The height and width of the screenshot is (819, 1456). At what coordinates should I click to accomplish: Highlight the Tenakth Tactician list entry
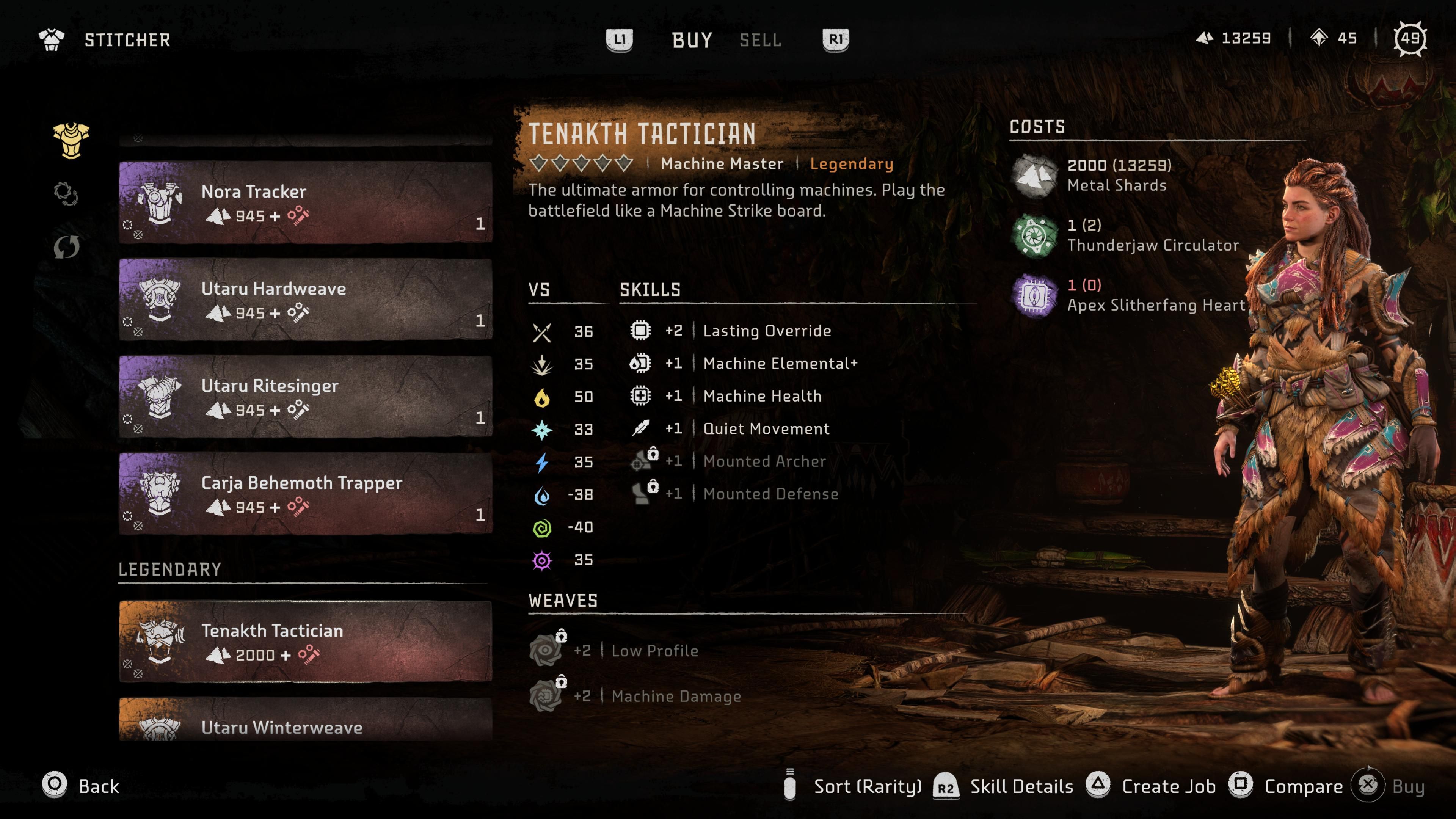tap(305, 642)
